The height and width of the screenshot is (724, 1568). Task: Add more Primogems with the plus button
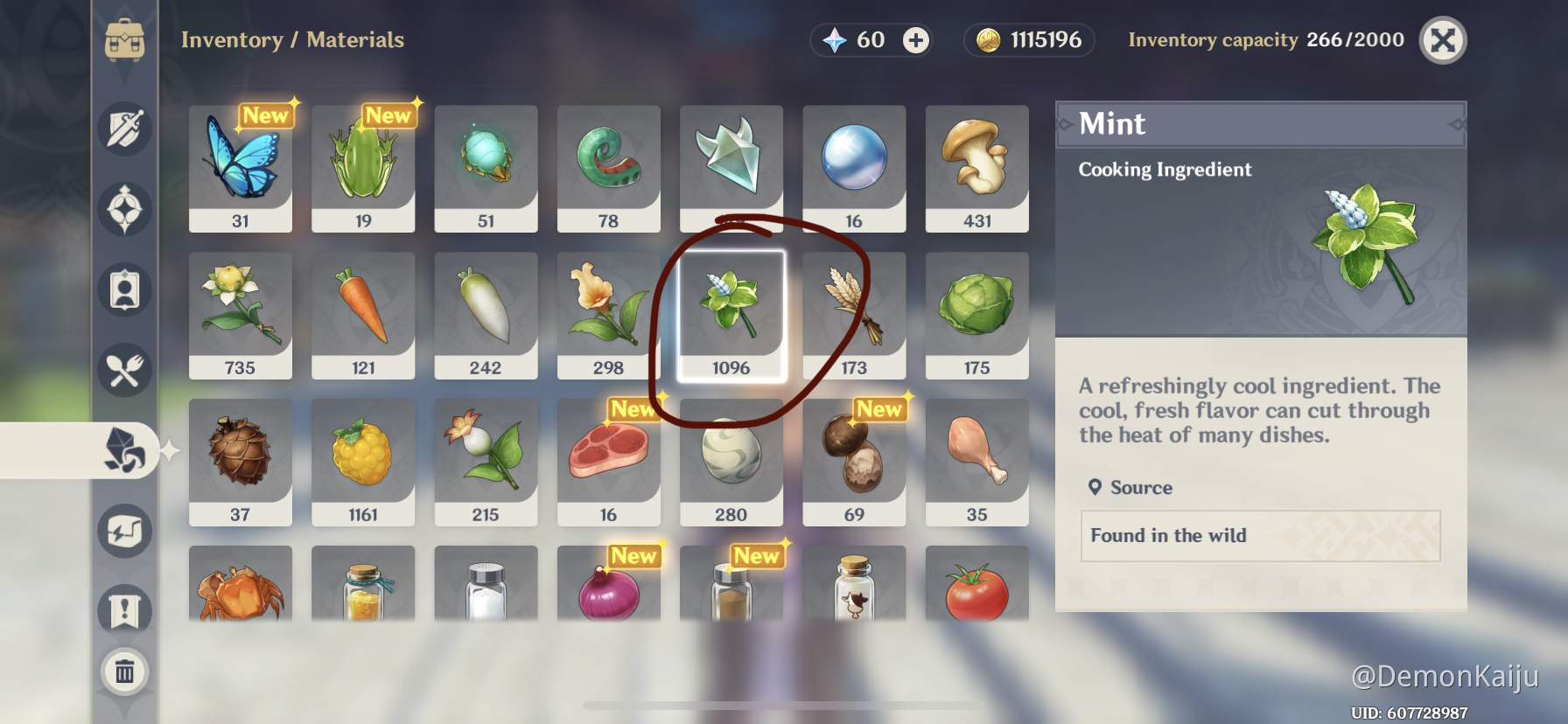click(x=915, y=40)
